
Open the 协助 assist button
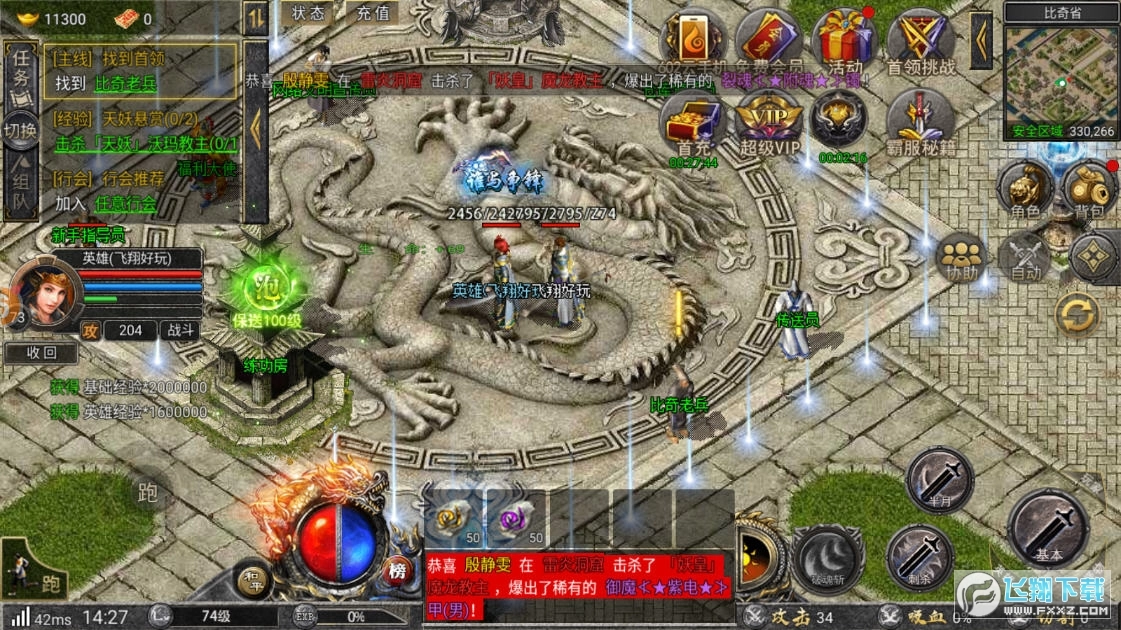pos(962,258)
